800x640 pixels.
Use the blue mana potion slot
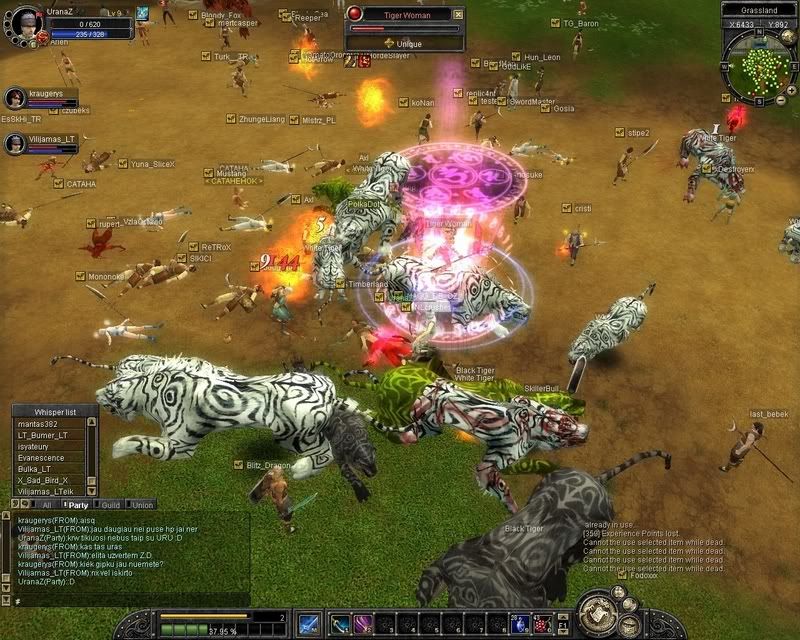pyautogui.click(x=520, y=623)
